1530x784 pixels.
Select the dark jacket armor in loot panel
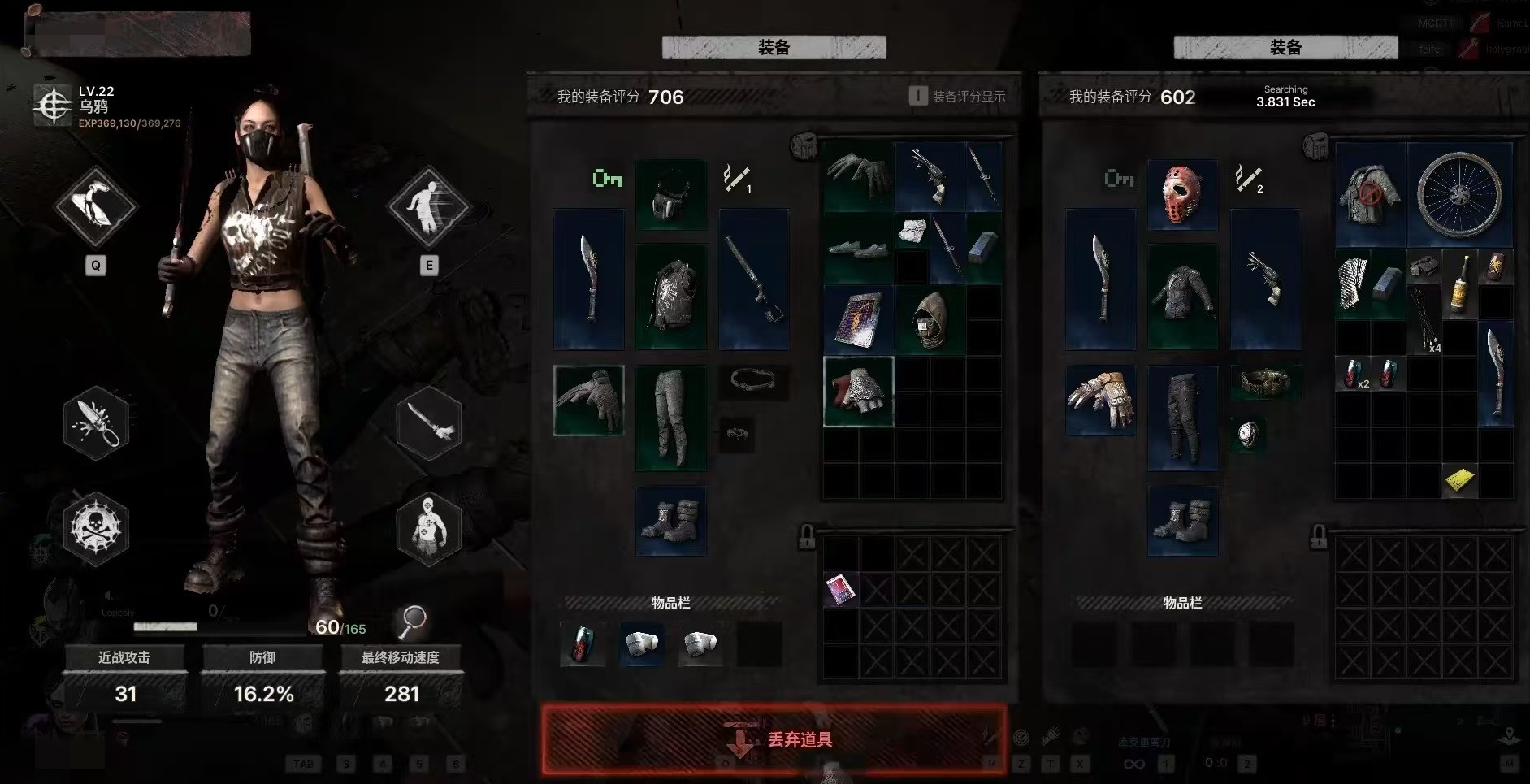click(x=1182, y=297)
